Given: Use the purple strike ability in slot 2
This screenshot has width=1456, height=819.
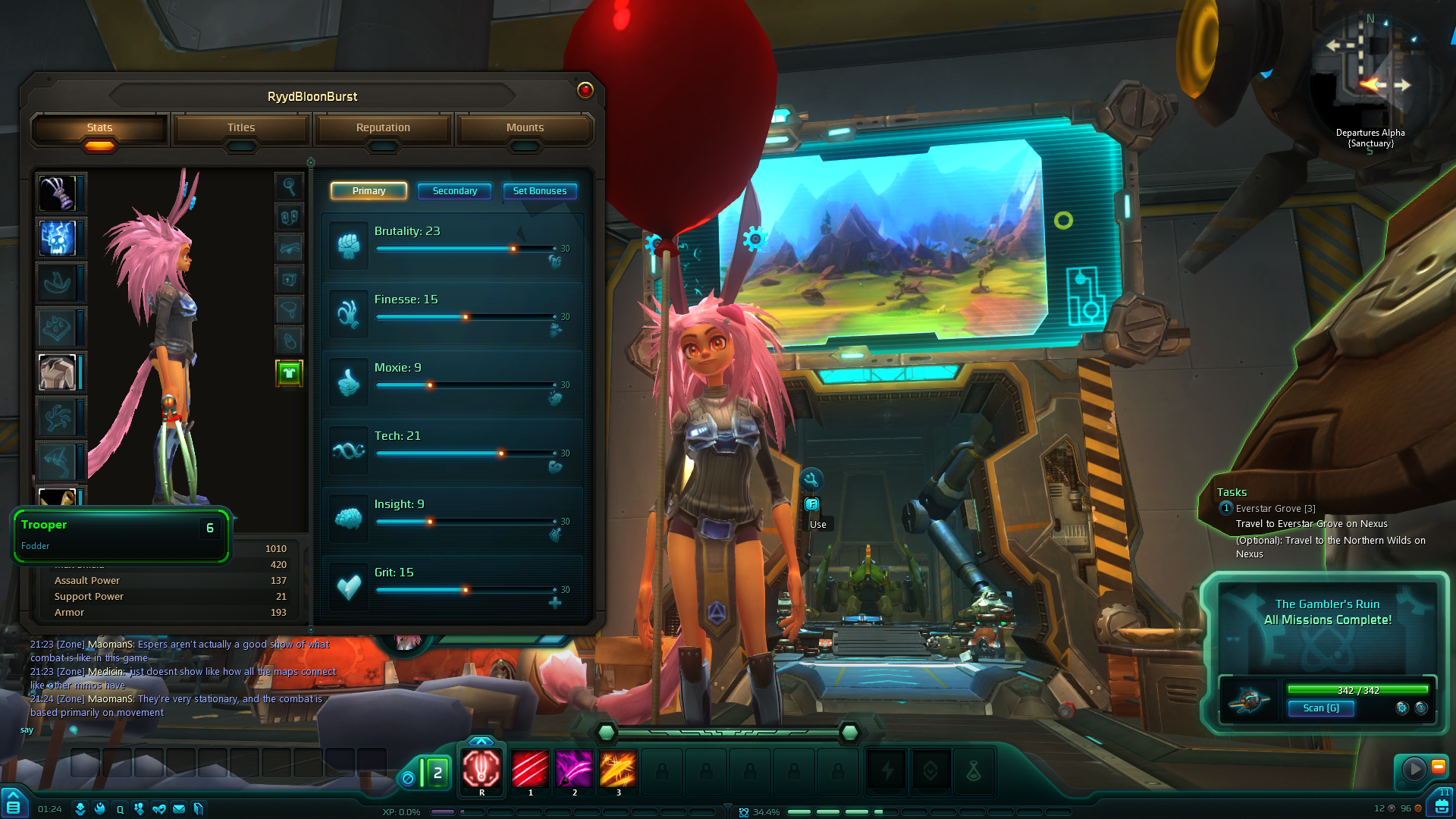Looking at the screenshot, I should click(574, 769).
